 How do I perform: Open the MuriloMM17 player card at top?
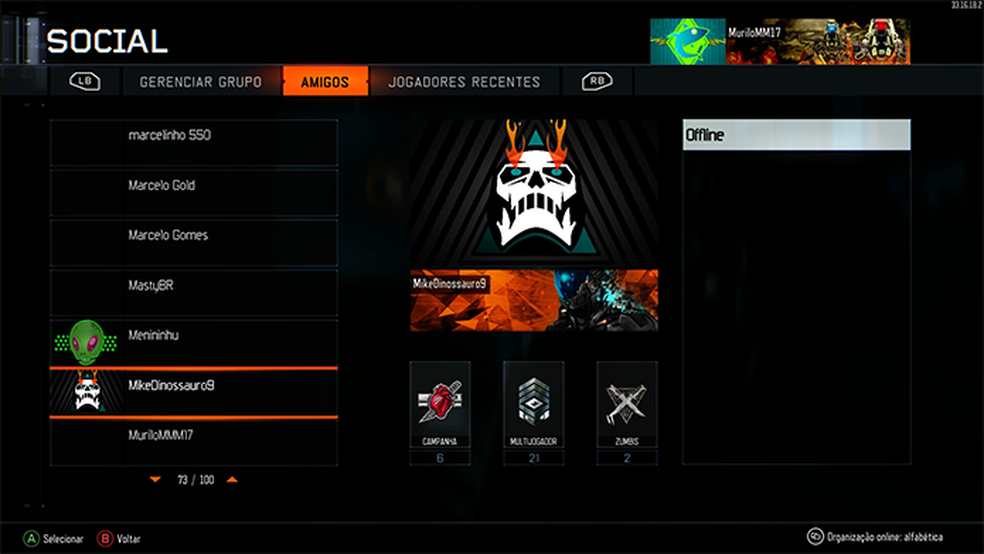click(780, 41)
